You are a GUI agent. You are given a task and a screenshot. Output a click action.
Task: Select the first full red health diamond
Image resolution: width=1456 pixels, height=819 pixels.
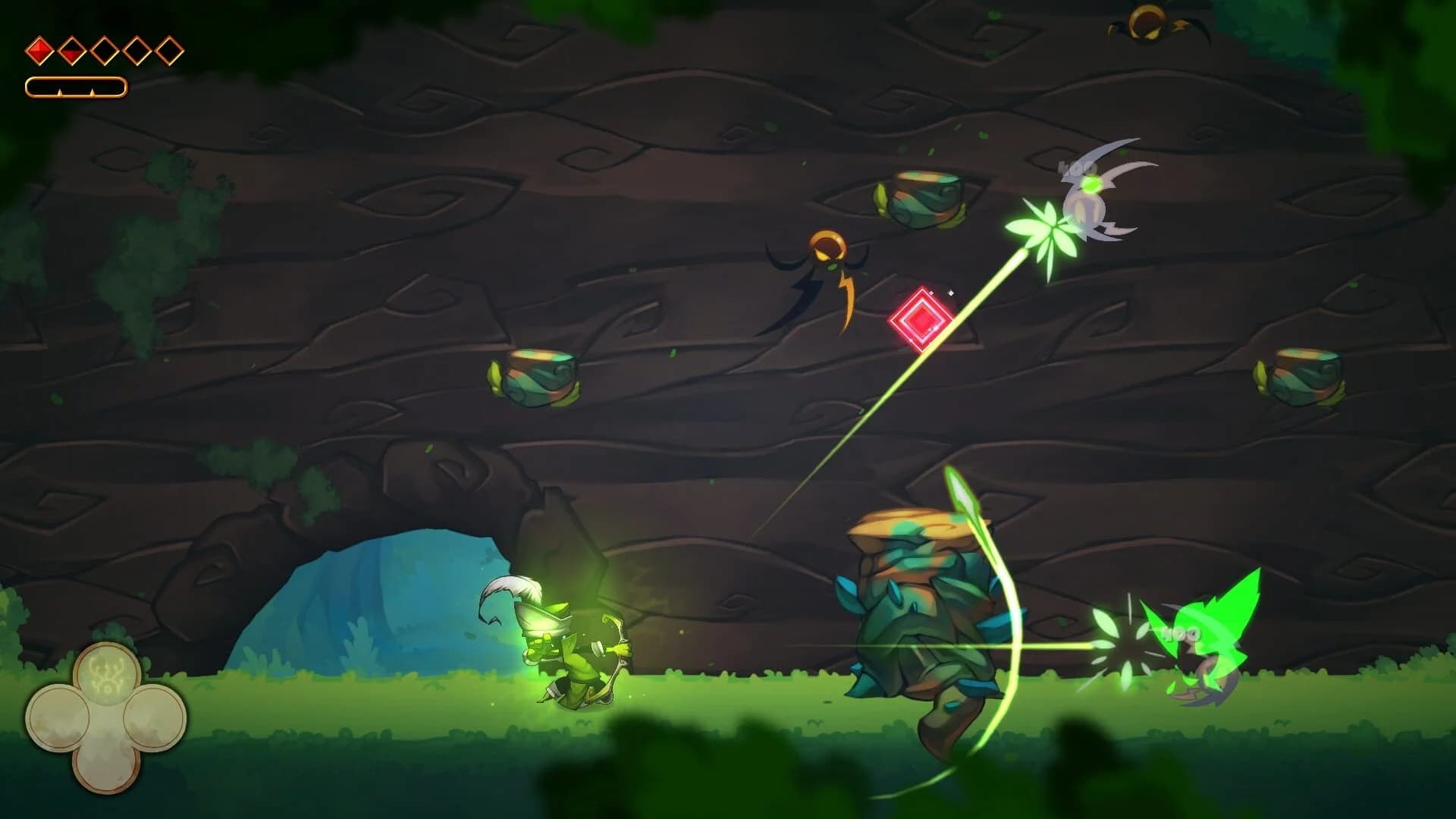coord(41,51)
